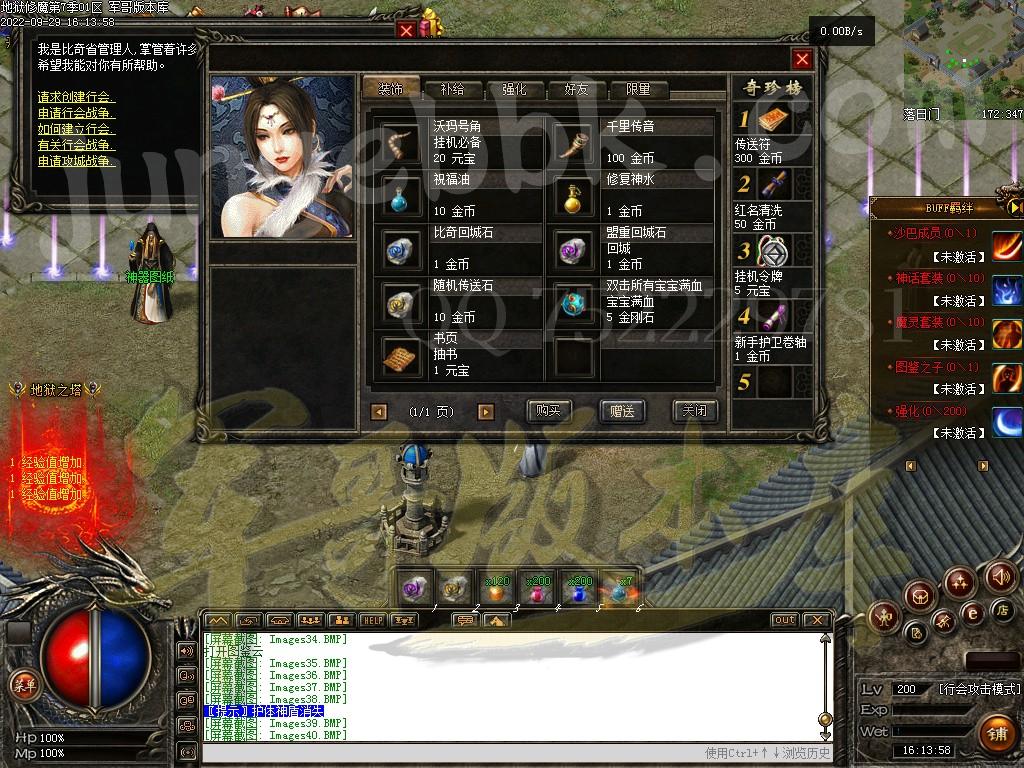Open the round 铺 shop button

(x=995, y=732)
